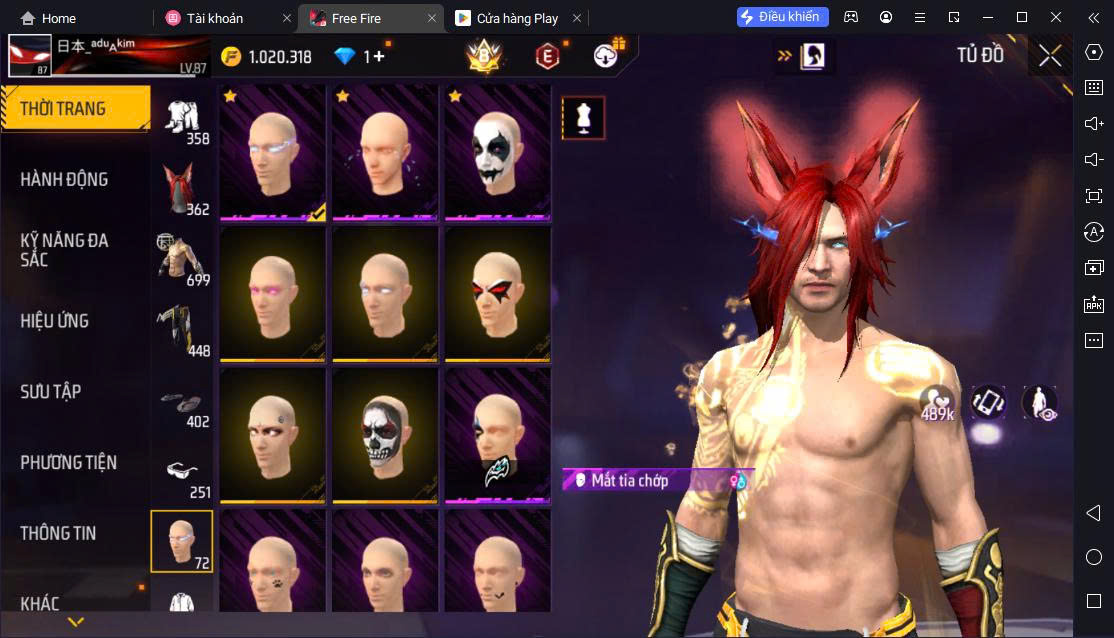Select the red mask face paint
Image resolution: width=1114 pixels, height=638 pixels.
tap(497, 294)
